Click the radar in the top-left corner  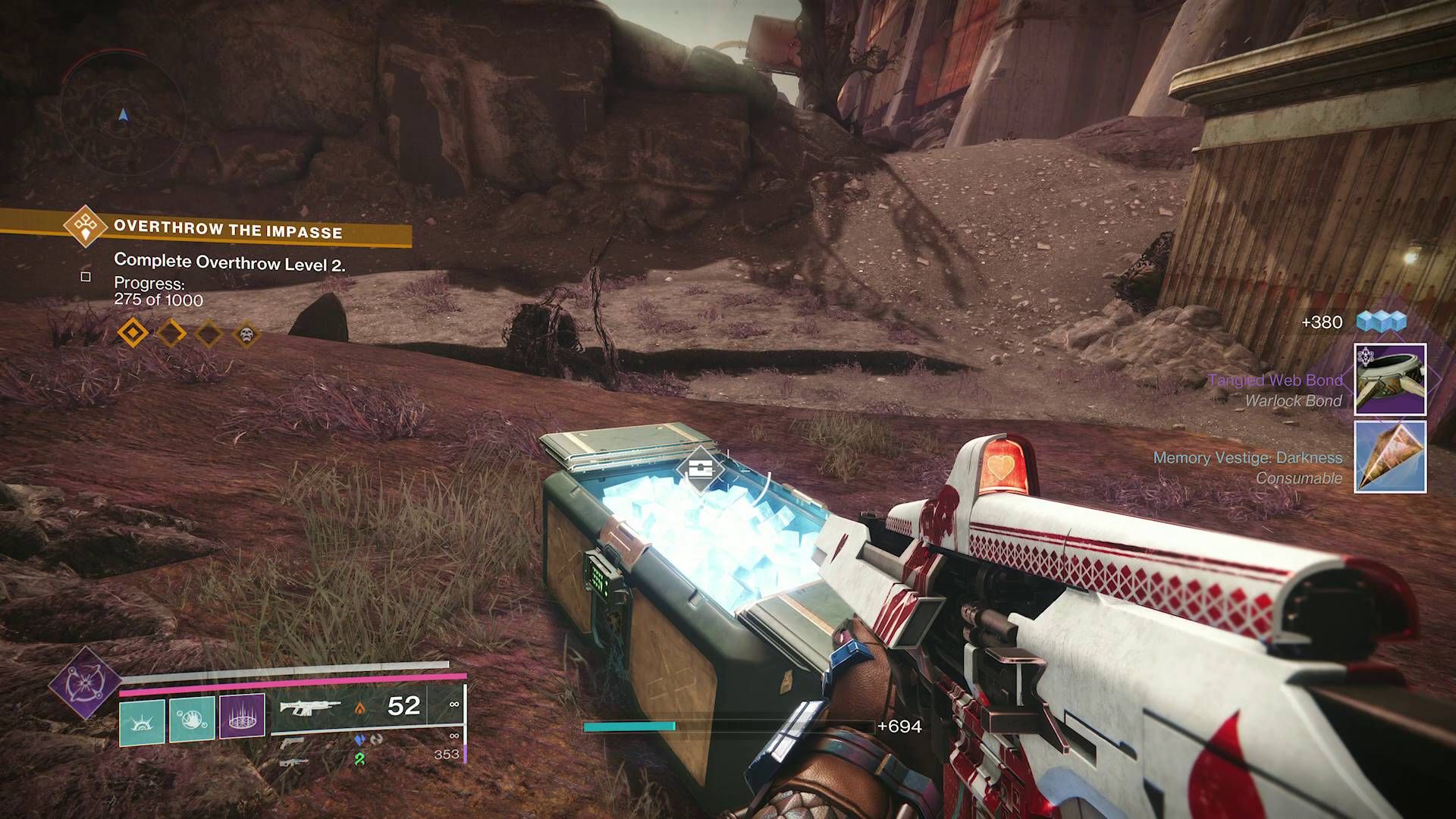[123, 115]
